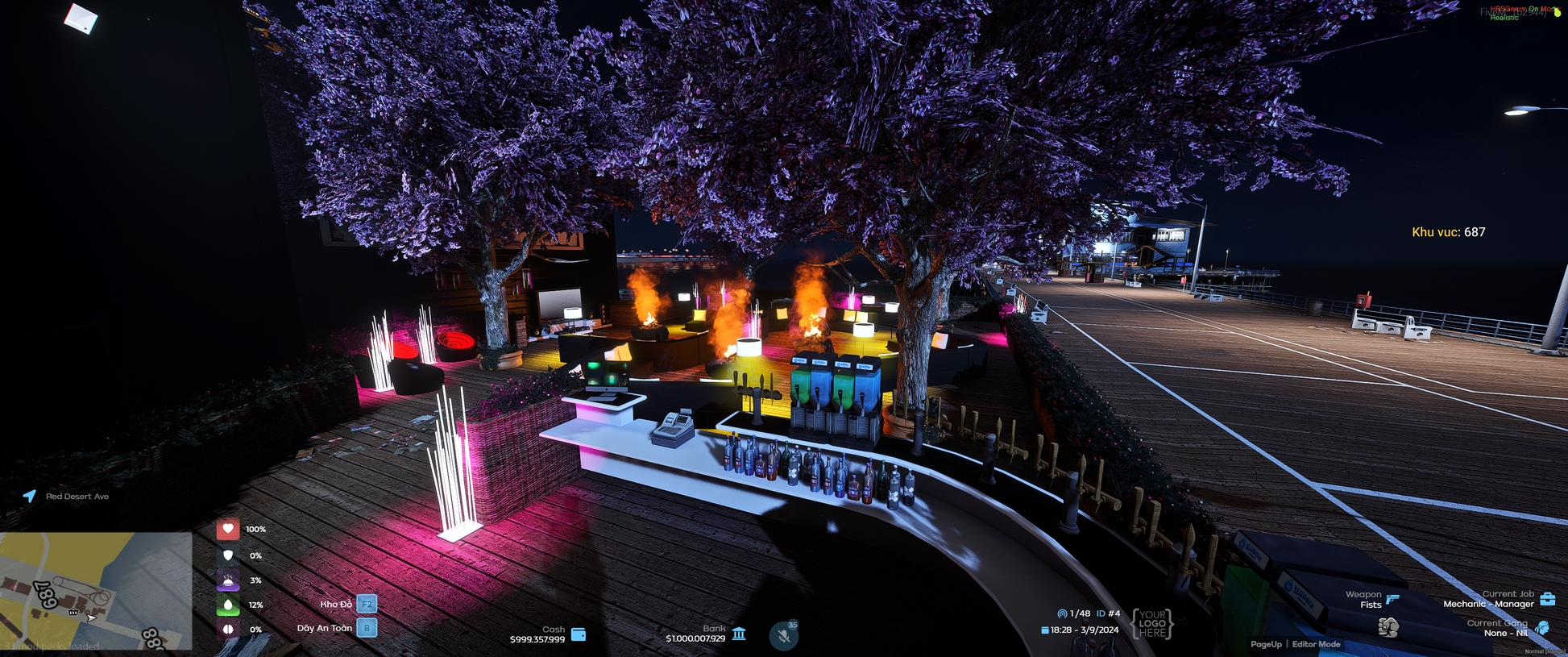Activate the Editor Mode label

pyautogui.click(x=1317, y=644)
